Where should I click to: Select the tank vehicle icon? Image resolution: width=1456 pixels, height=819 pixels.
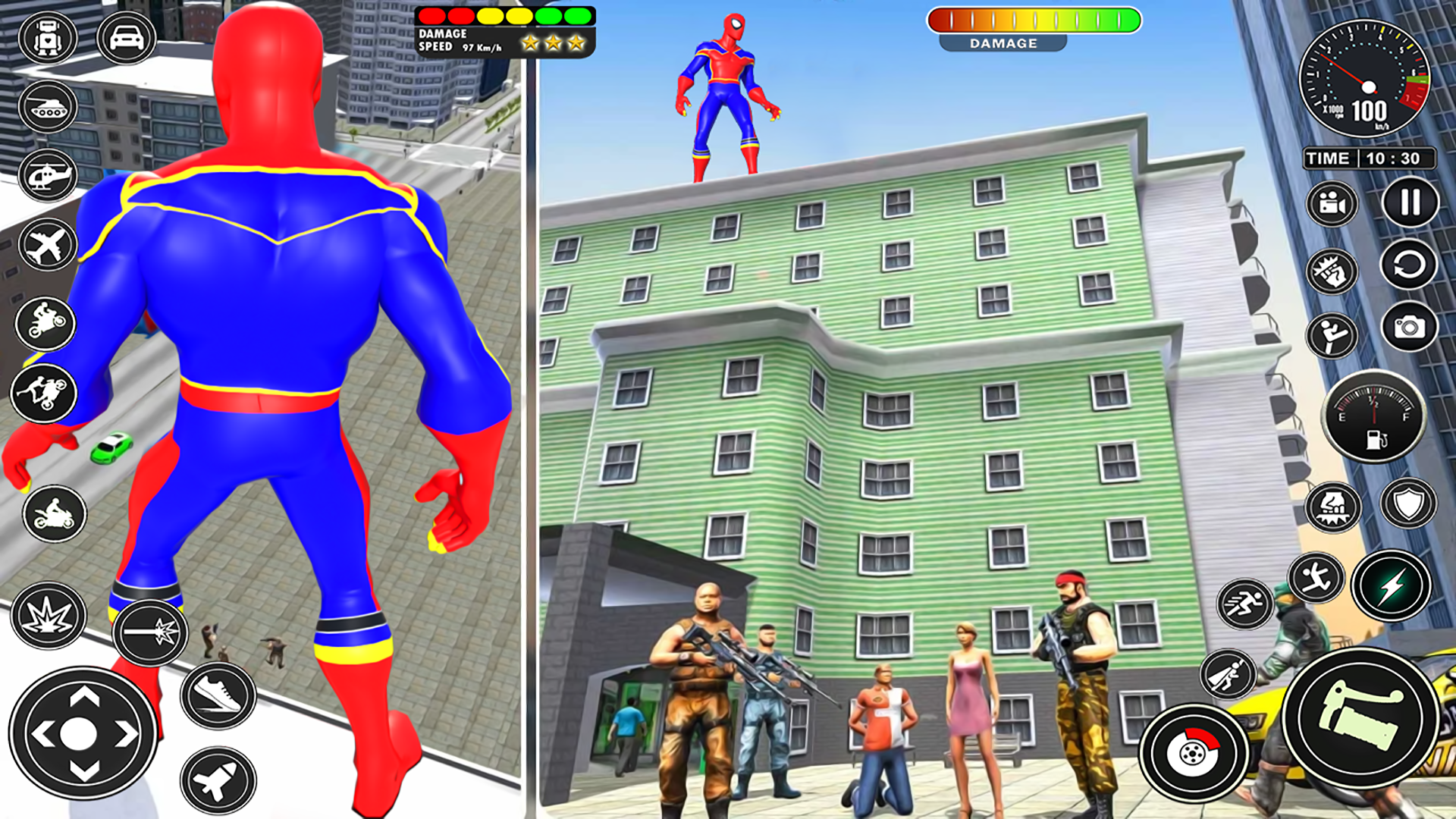click(x=47, y=106)
